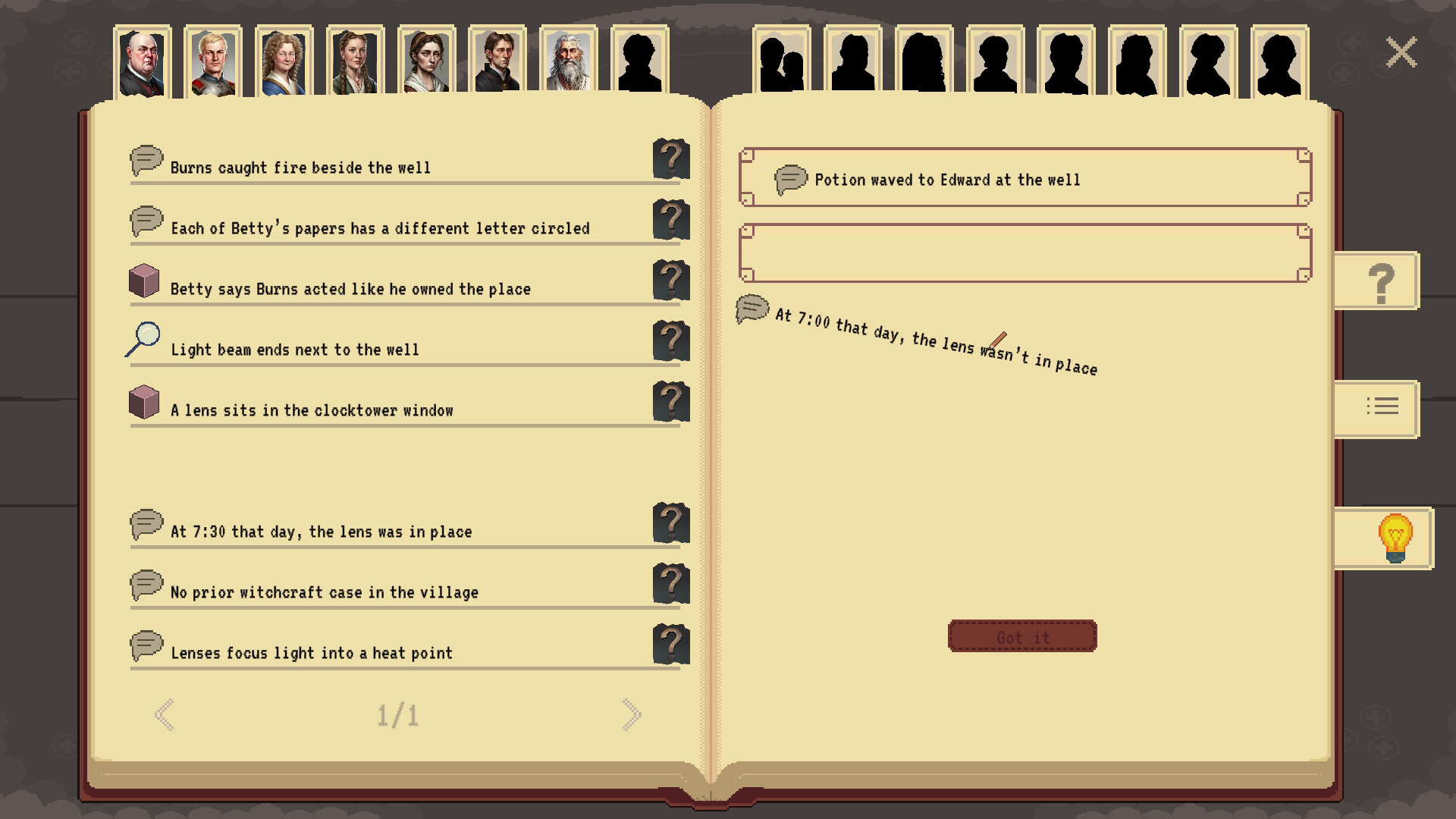The height and width of the screenshot is (819, 1456).
Task: Select the bald man's portrait
Action: [x=141, y=62]
